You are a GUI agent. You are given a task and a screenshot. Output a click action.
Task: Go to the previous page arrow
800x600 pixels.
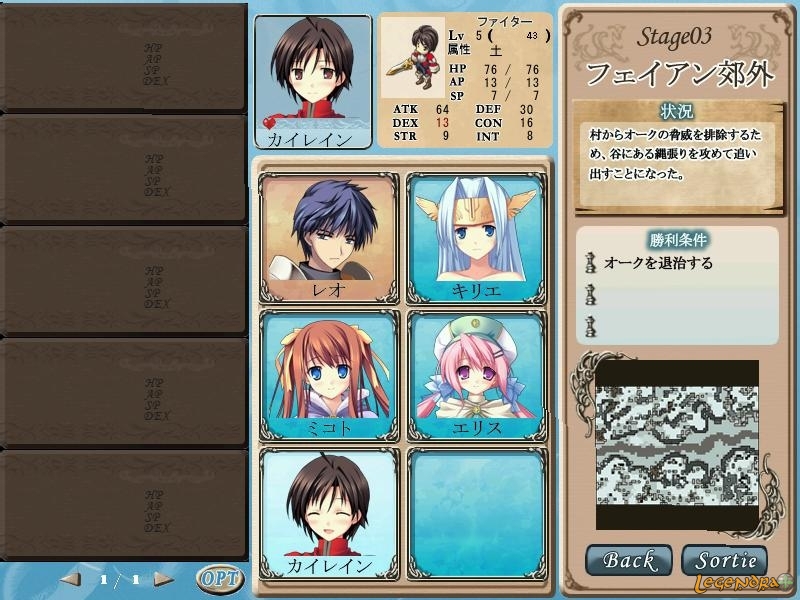[71, 579]
